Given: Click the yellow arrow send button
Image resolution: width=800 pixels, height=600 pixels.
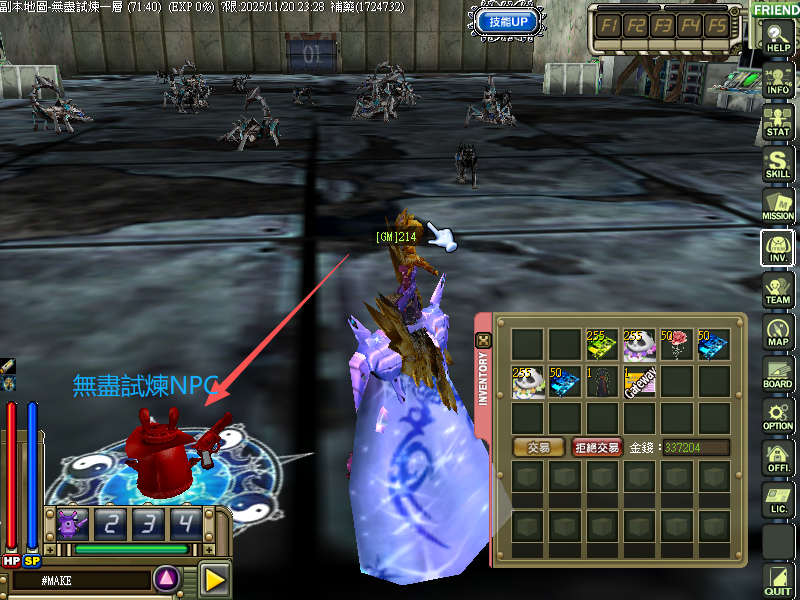Looking at the screenshot, I should (x=213, y=578).
